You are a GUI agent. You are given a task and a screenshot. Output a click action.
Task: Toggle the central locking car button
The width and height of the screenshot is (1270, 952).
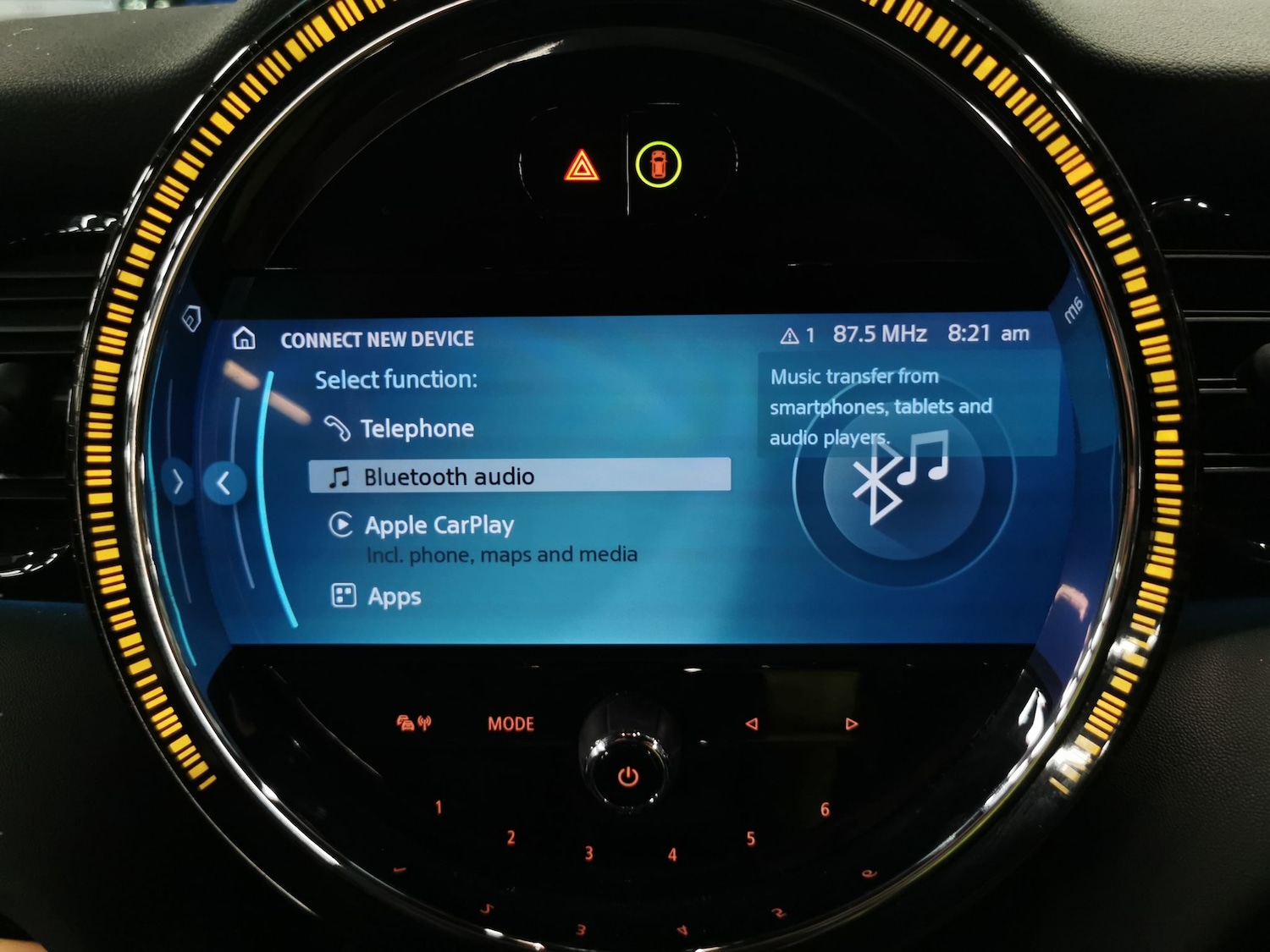[x=659, y=164]
